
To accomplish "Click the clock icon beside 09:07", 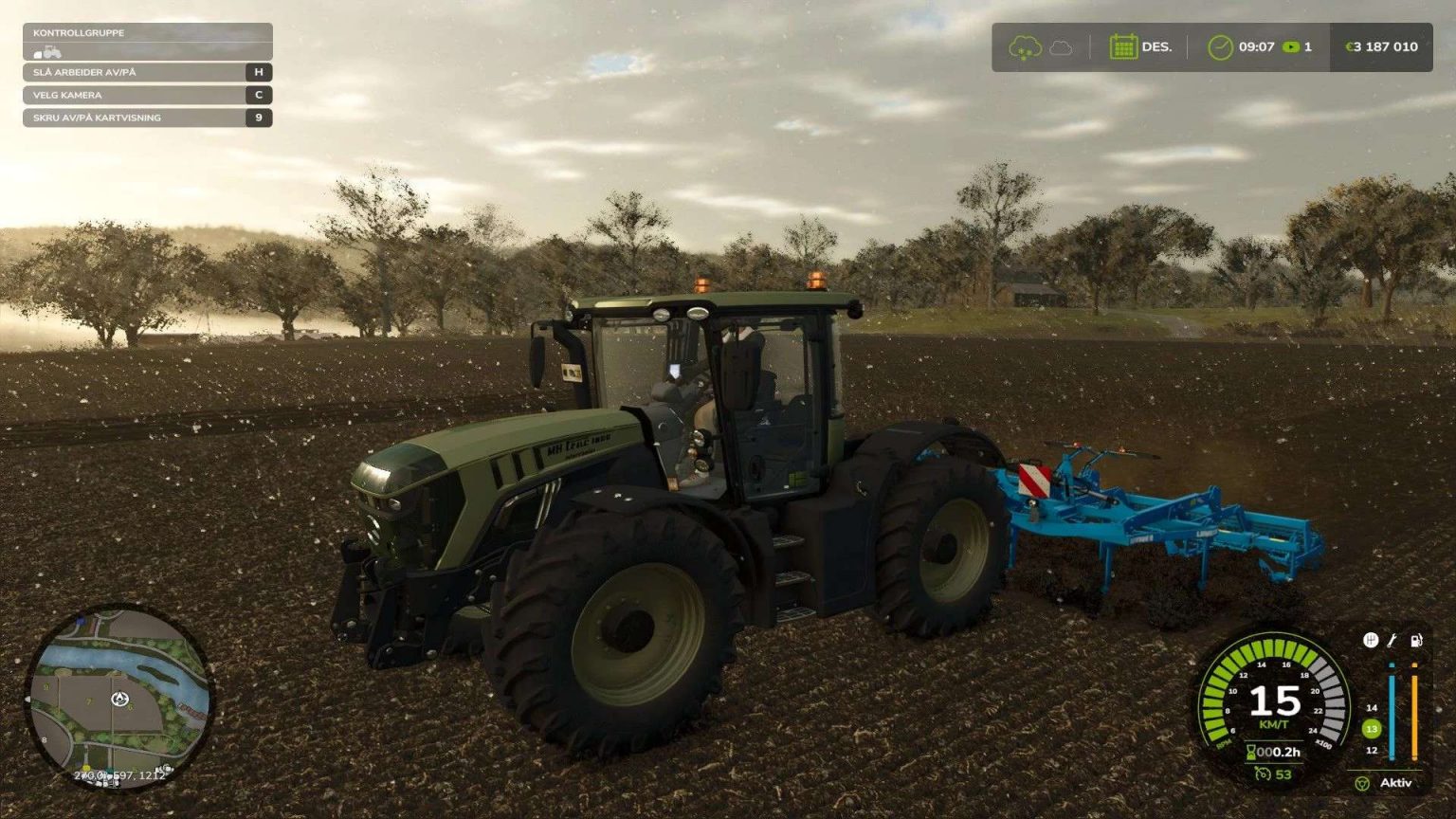I will [1221, 45].
